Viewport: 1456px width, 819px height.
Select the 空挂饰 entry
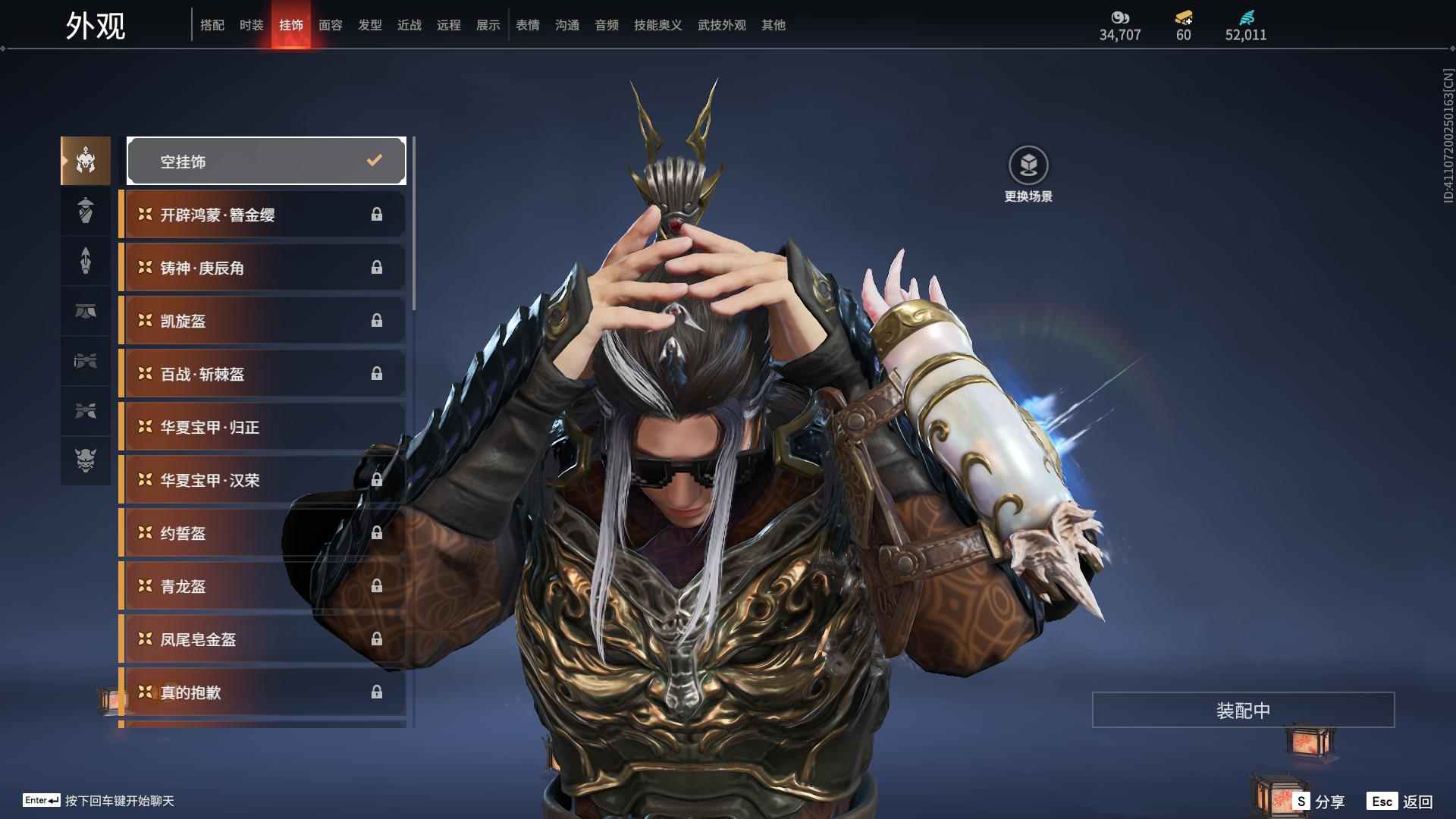pyautogui.click(x=266, y=161)
